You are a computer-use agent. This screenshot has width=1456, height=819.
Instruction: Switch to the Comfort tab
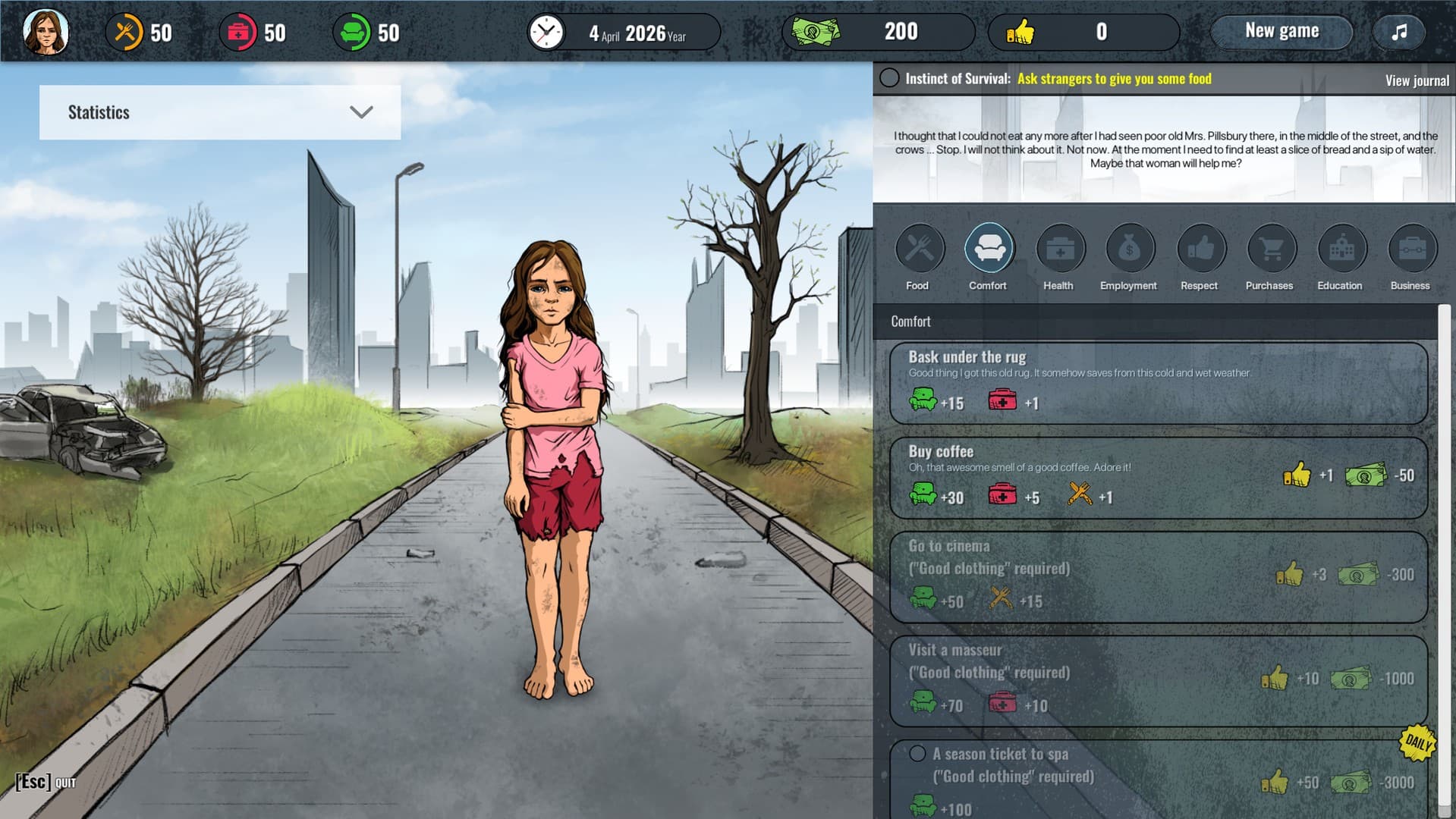click(988, 258)
